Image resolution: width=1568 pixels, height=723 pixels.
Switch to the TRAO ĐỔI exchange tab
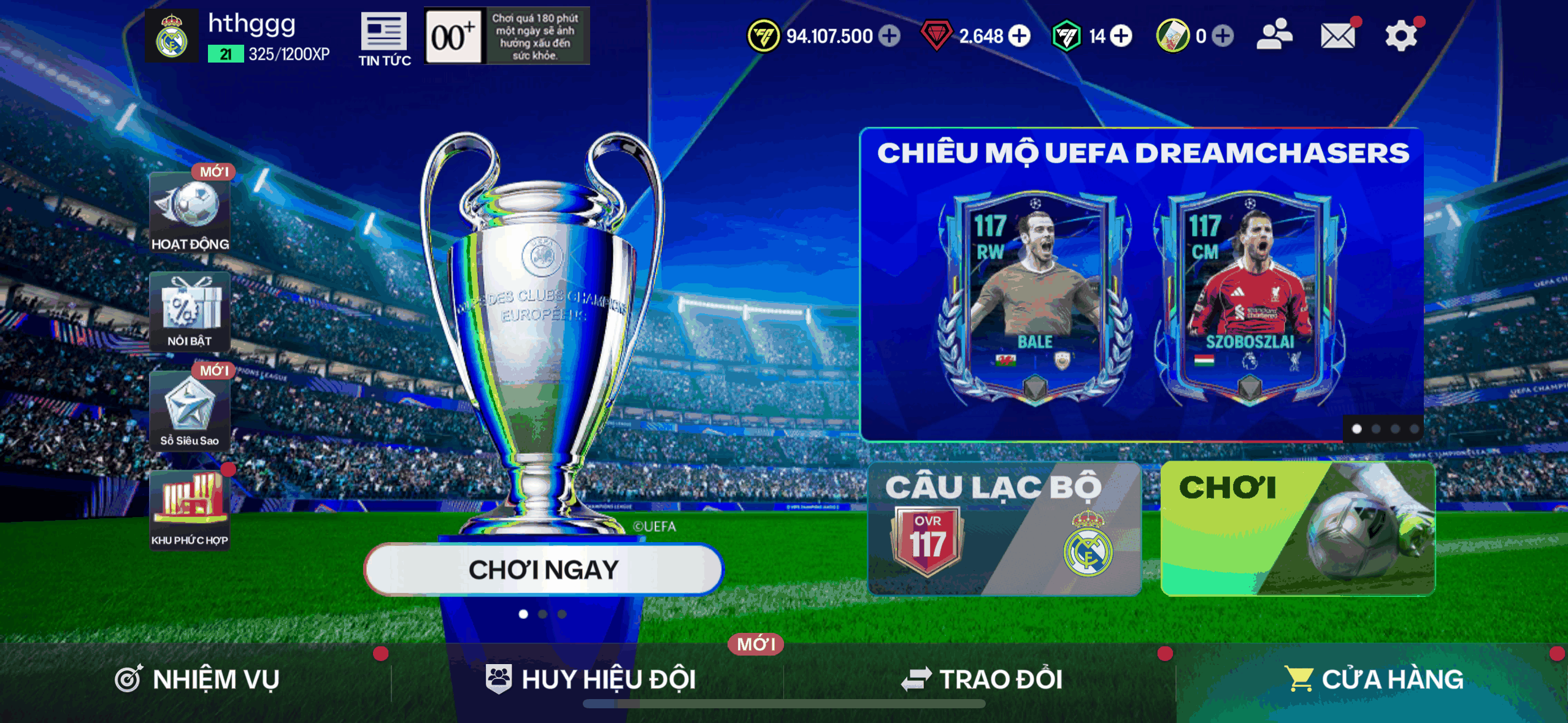(982, 679)
